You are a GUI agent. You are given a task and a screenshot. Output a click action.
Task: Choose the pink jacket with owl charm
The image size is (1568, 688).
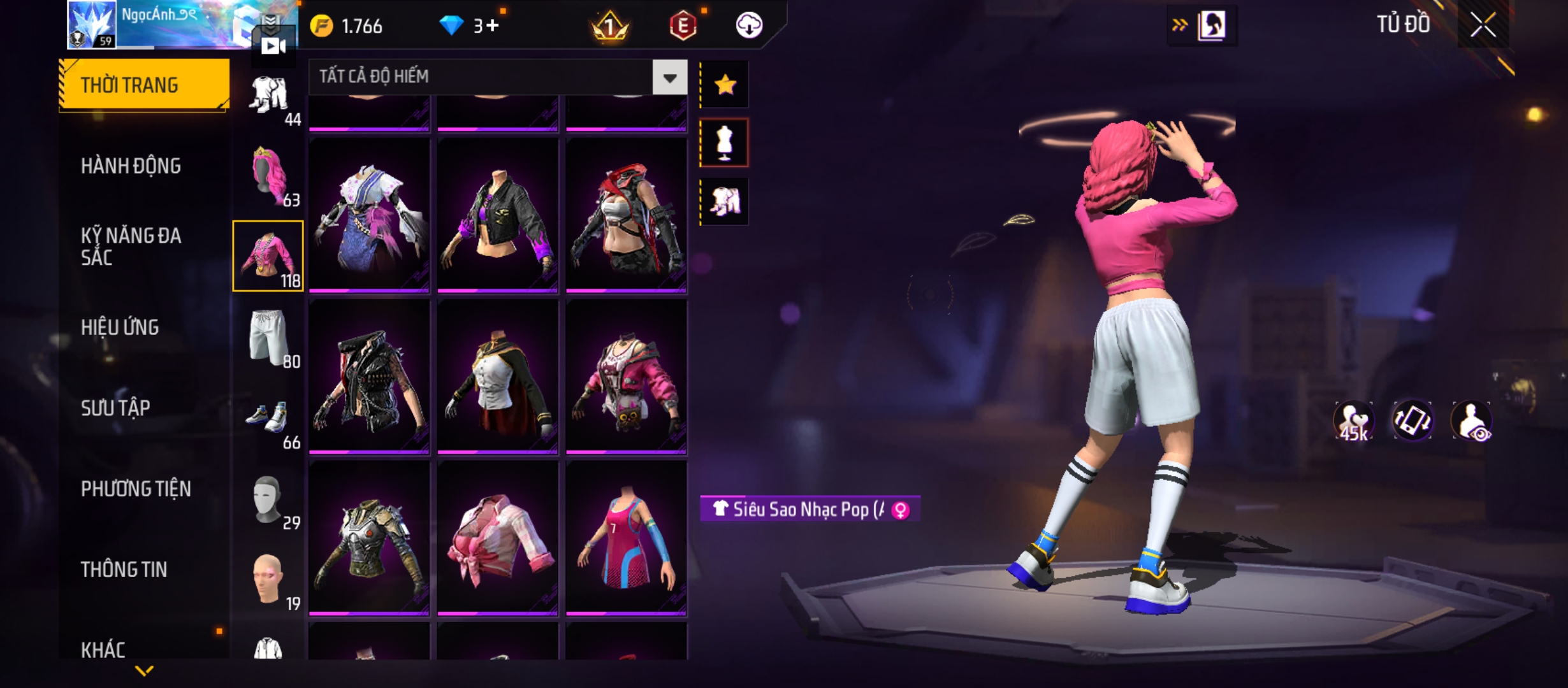click(x=626, y=377)
